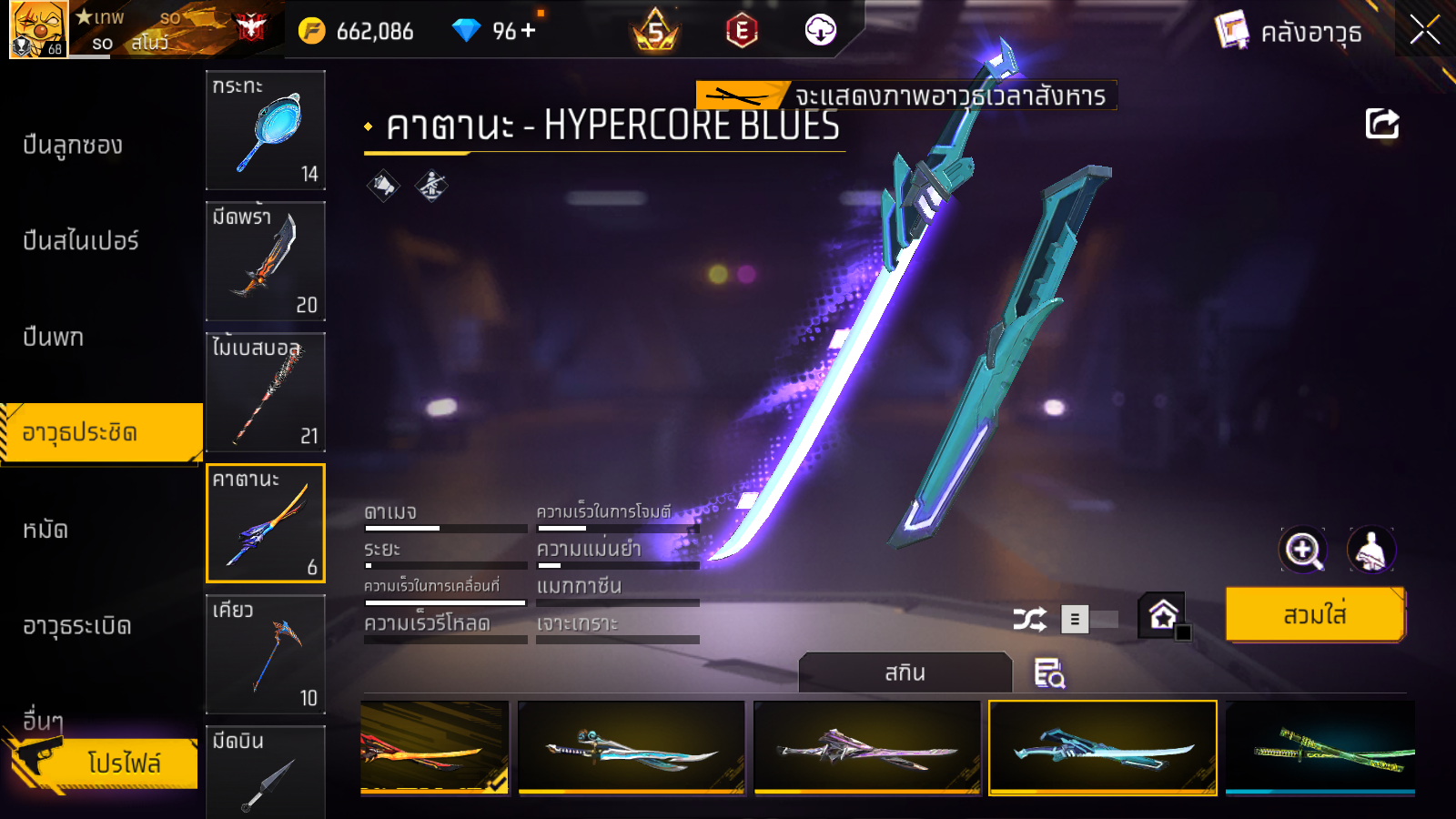This screenshot has width=1456, height=819.
Task: Share the katana skin with the share icon
Action: pyautogui.click(x=1381, y=124)
